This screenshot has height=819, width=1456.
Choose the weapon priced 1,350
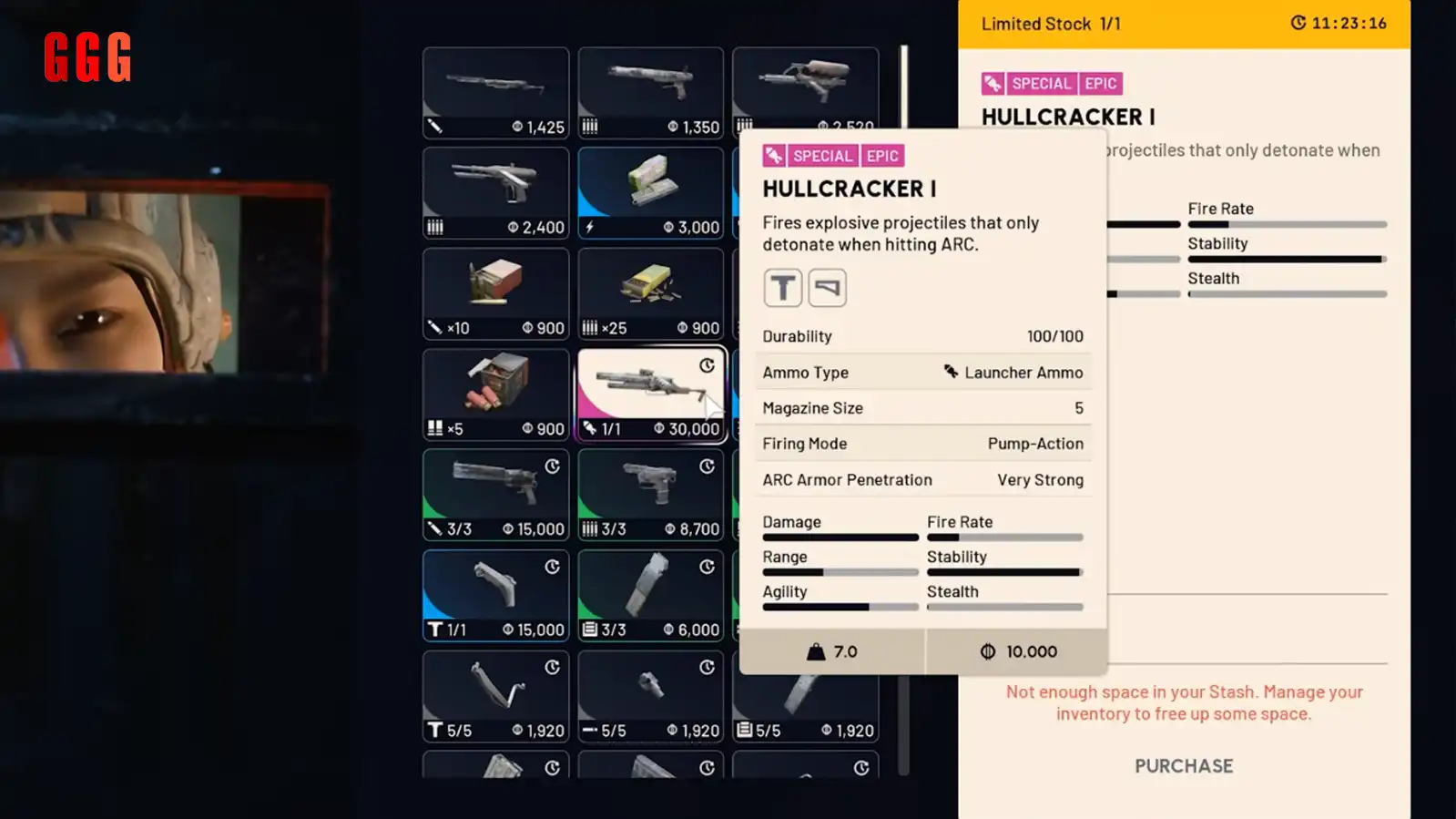650,93
